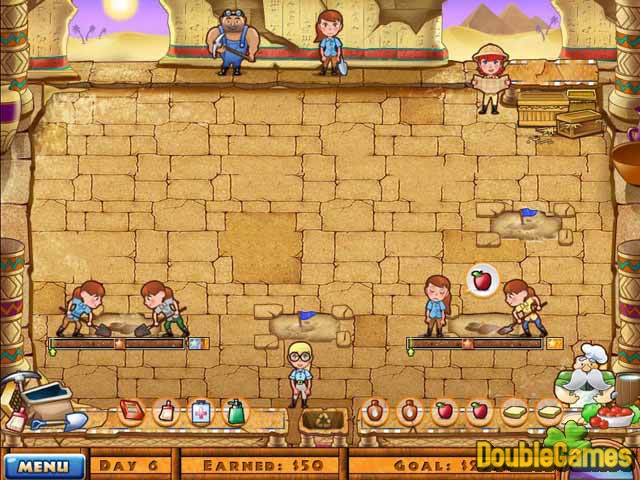The height and width of the screenshot is (480, 640).
Task: Grab the green spray bottle
Action: pyautogui.click(x=235, y=411)
